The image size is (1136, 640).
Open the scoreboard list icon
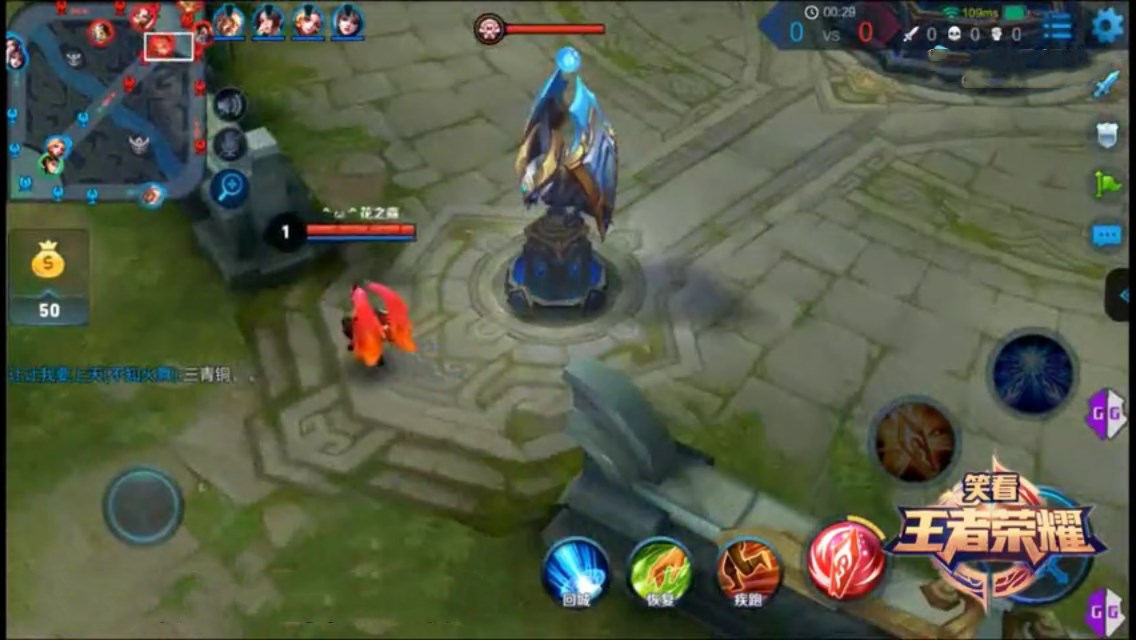pyautogui.click(x=1057, y=27)
